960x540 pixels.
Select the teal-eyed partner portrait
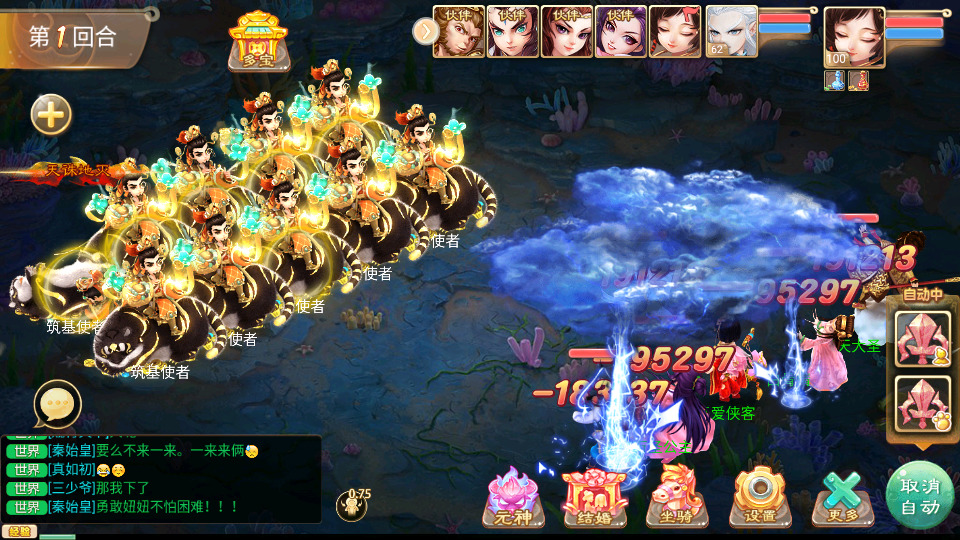pos(513,31)
